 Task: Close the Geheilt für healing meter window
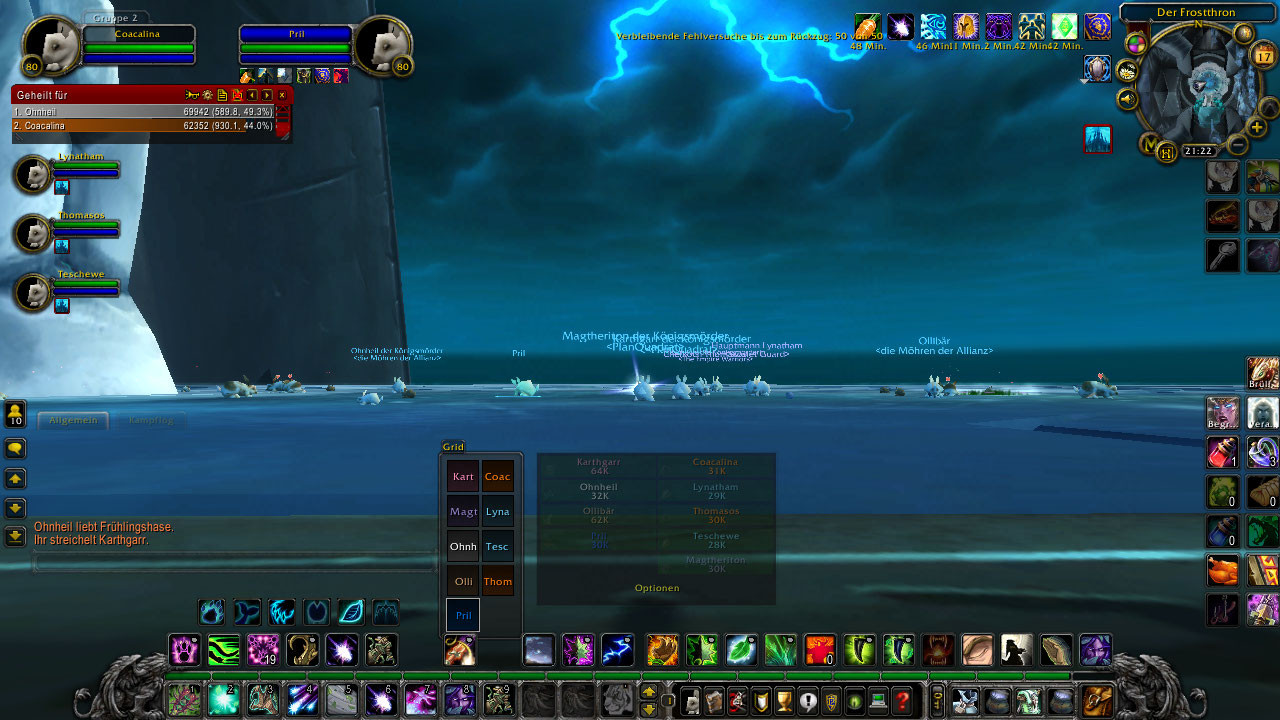tap(282, 95)
